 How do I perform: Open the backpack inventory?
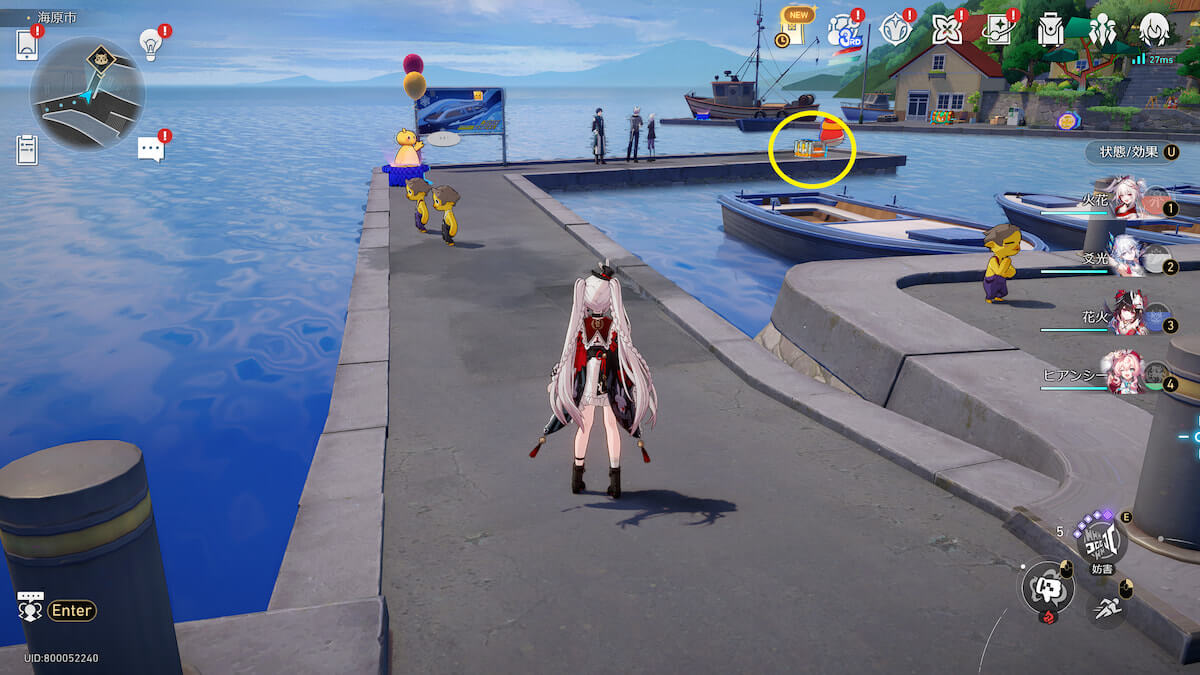coord(1050,29)
